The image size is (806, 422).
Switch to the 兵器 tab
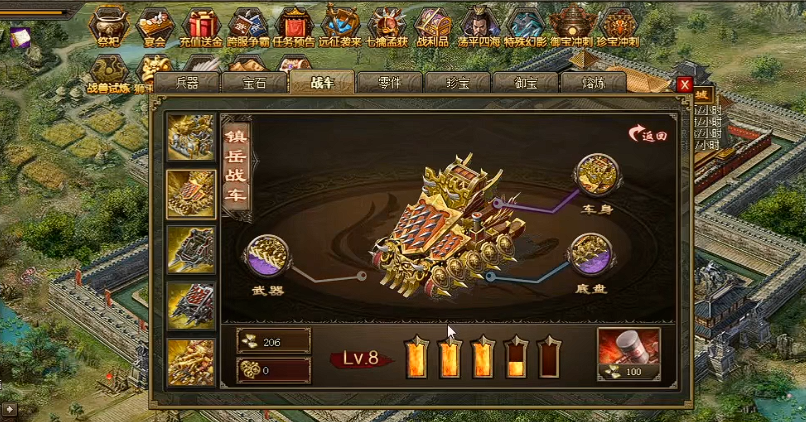[187, 84]
